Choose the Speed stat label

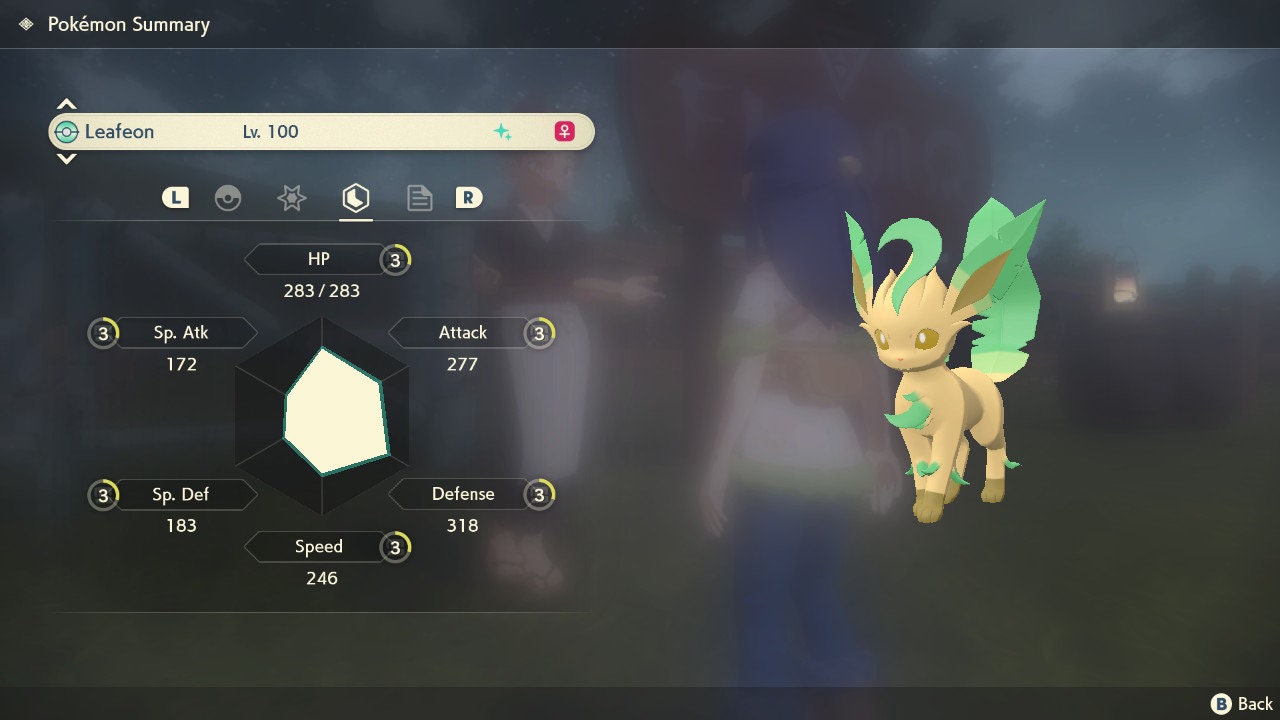(318, 547)
